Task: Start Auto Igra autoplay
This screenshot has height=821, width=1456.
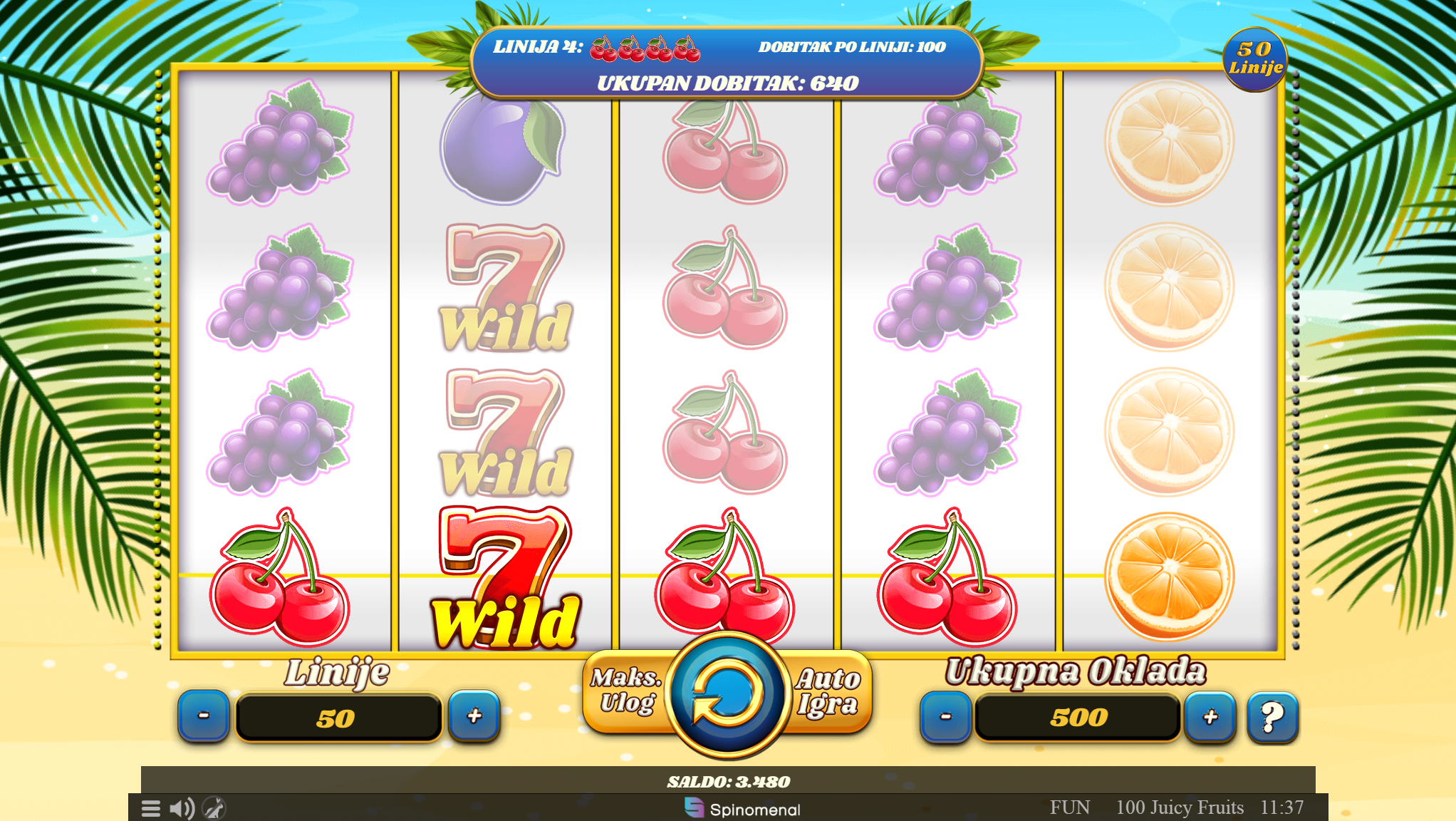Action: (828, 691)
